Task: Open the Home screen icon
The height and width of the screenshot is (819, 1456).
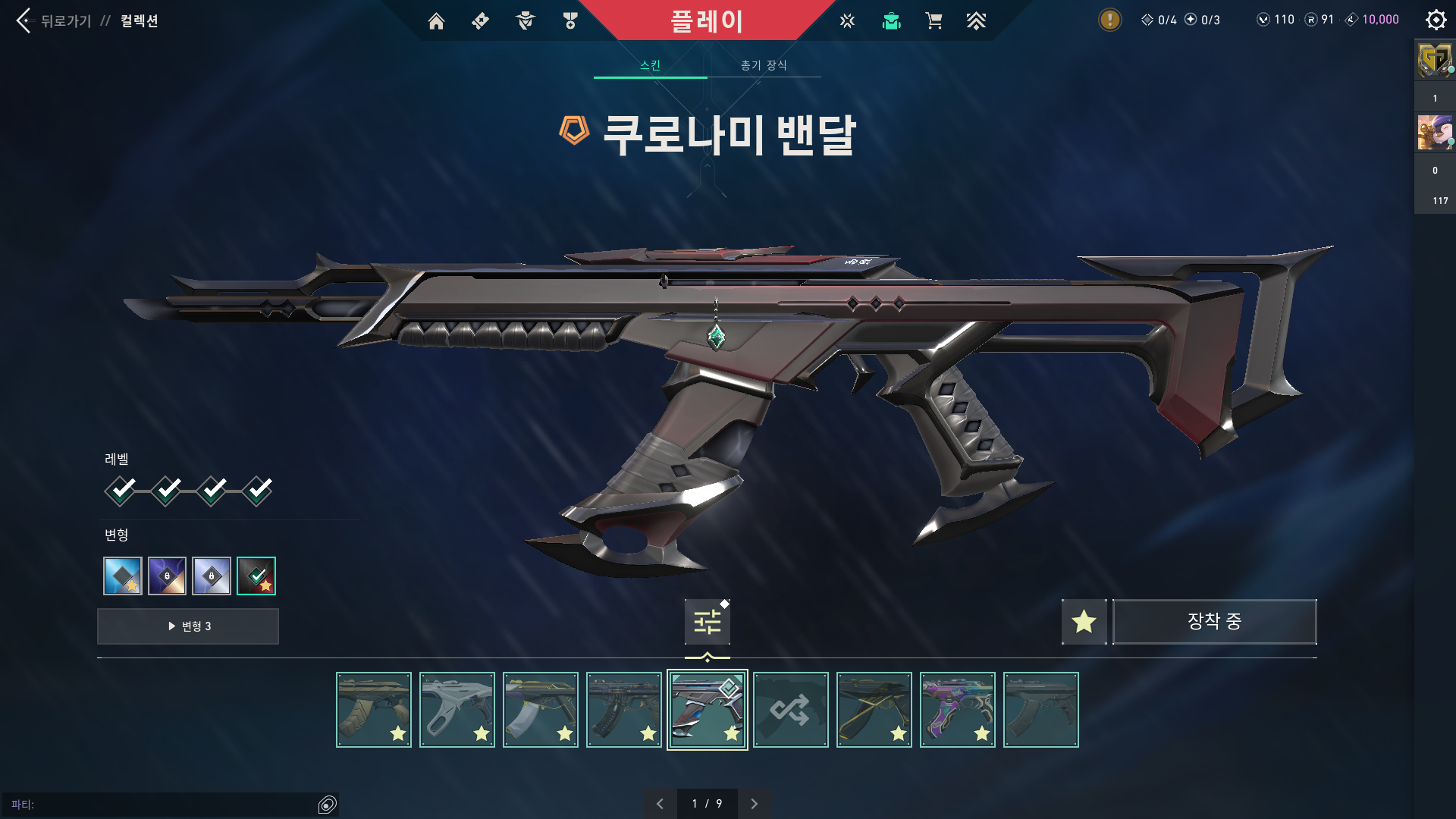Action: [x=436, y=21]
